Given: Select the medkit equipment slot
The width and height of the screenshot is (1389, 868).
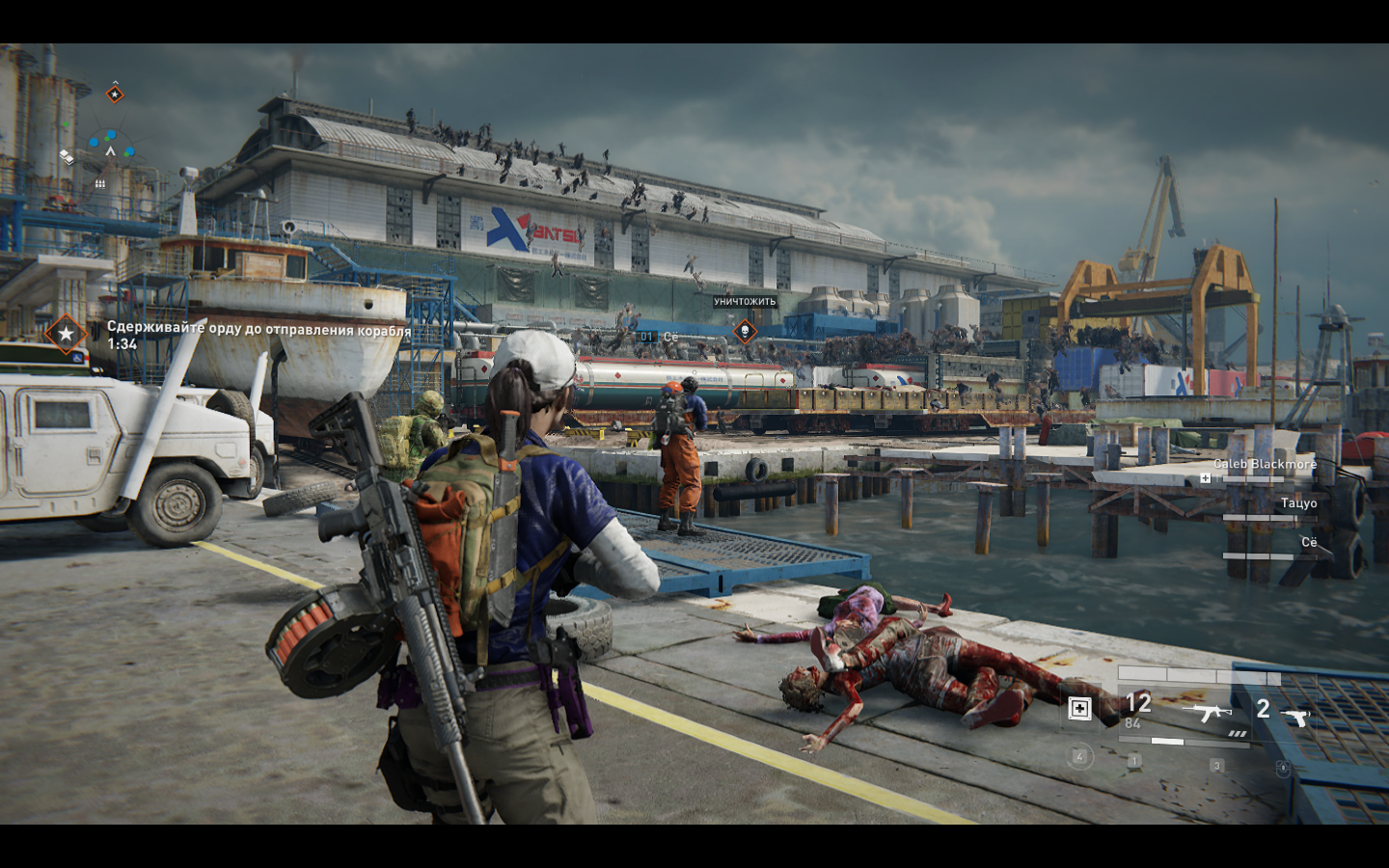Looking at the screenshot, I should [1079, 710].
